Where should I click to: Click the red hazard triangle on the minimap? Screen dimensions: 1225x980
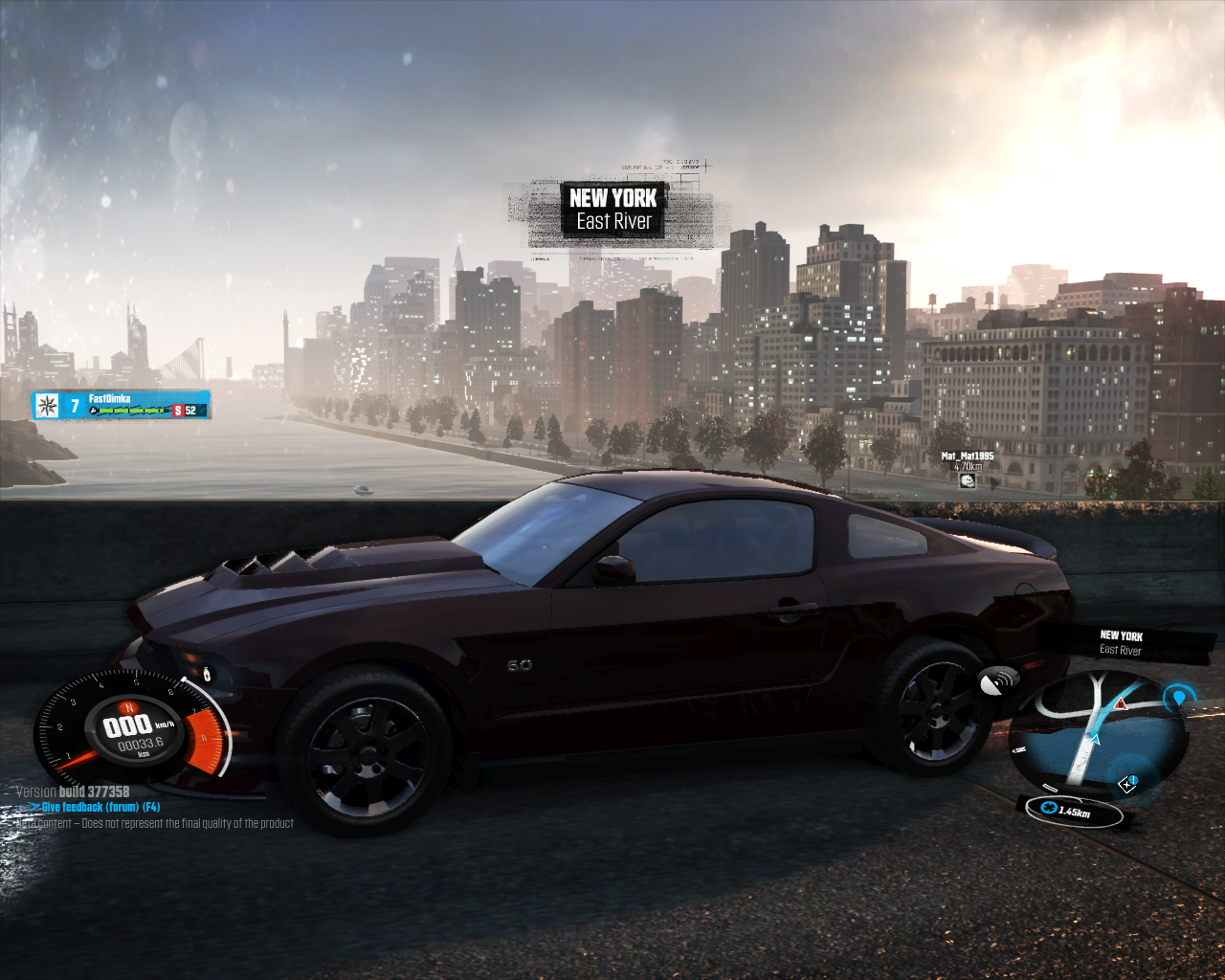pos(1121,705)
